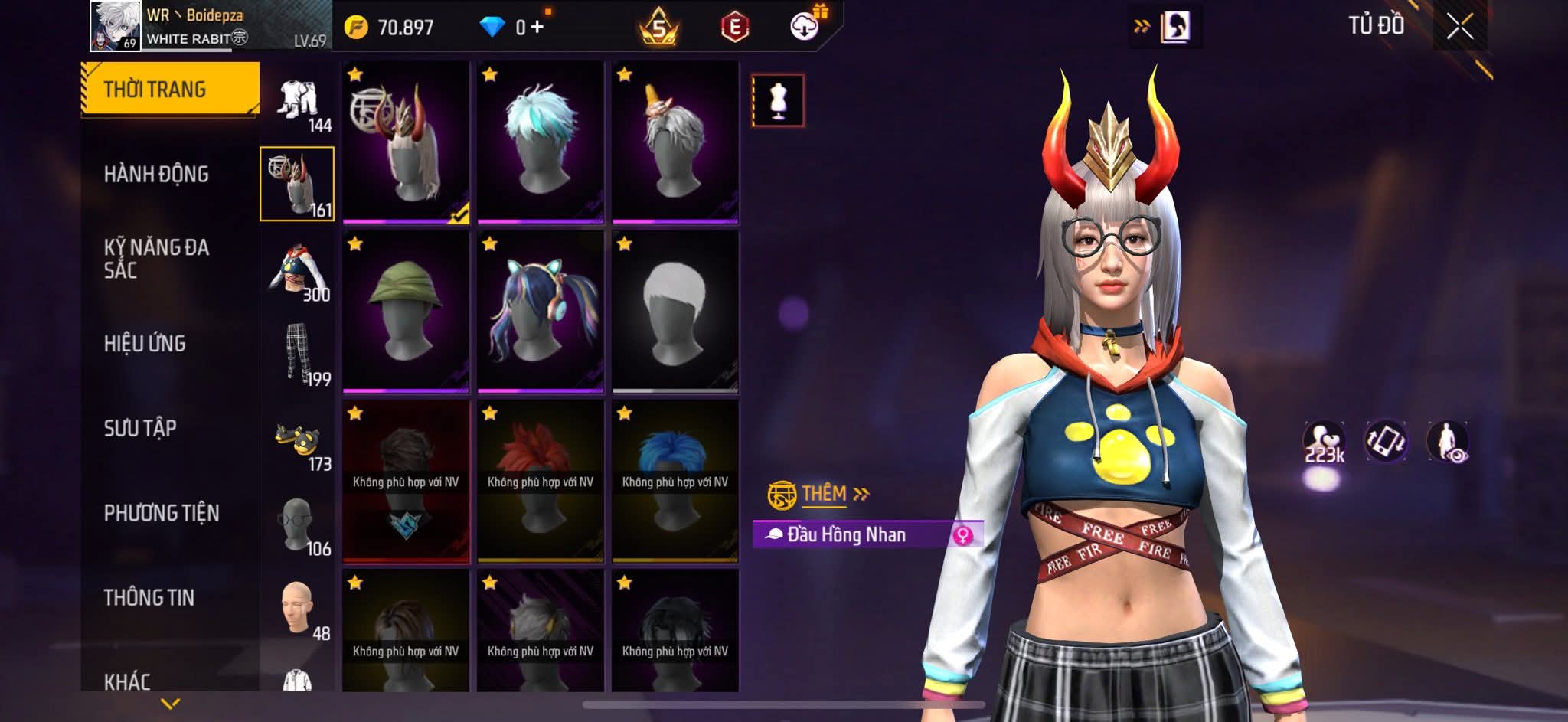This screenshot has height=722, width=1568.
Task: Open the Thời Trang tab
Action: (169, 89)
